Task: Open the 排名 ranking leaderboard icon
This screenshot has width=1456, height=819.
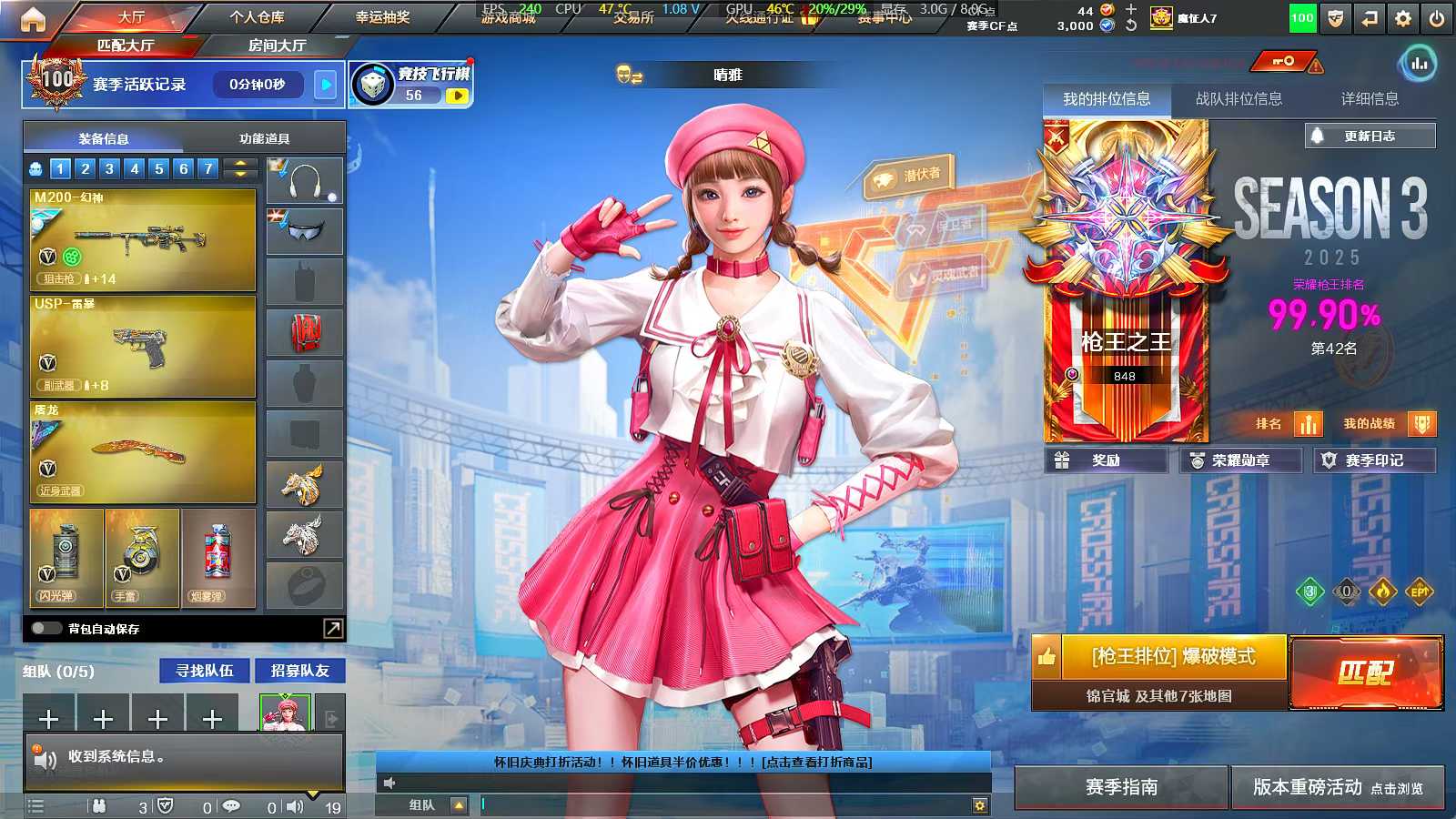Action: tap(1308, 423)
